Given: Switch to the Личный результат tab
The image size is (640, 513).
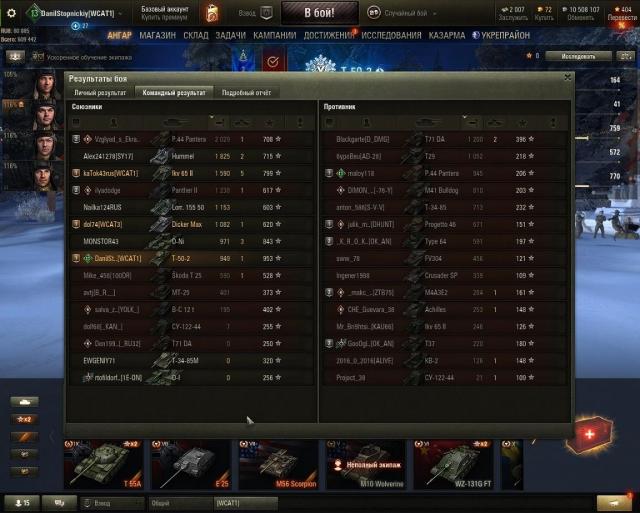Looking at the screenshot, I should click(98, 92).
